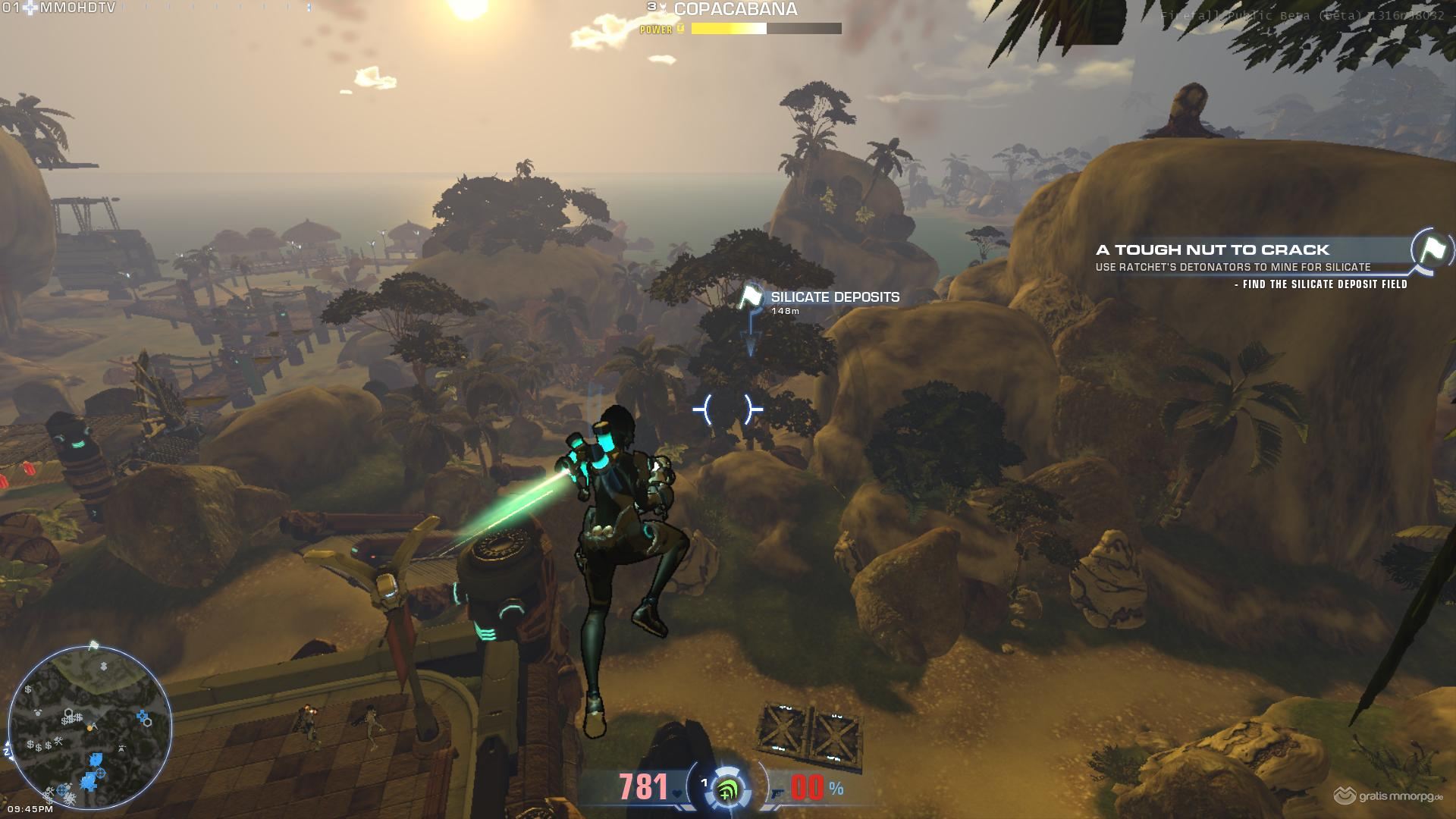
Task: Click the circular minimap
Action: pyautogui.click(x=89, y=726)
